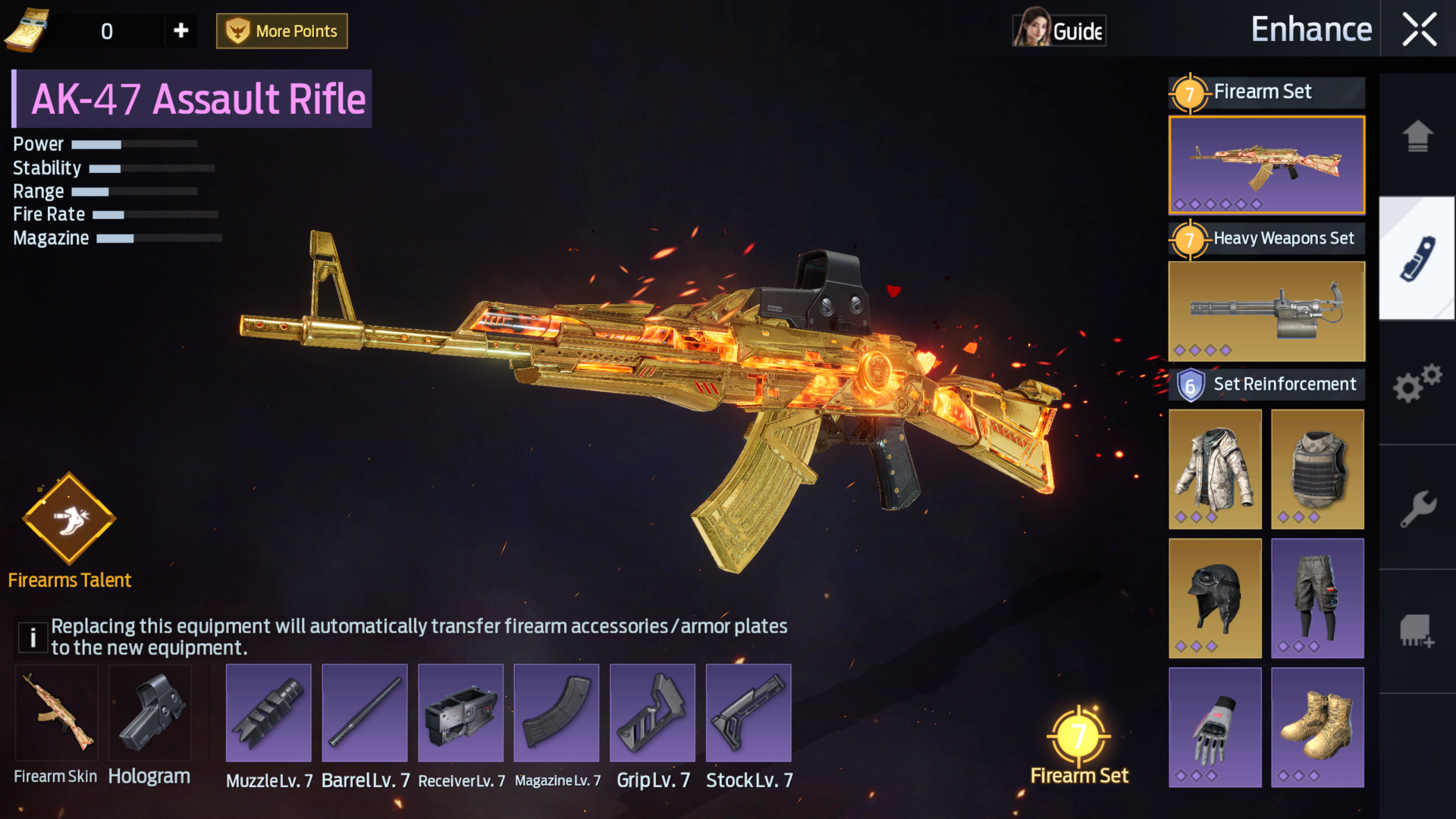
Task: Pick the Stock Lv. 7 accessory
Action: click(x=748, y=714)
